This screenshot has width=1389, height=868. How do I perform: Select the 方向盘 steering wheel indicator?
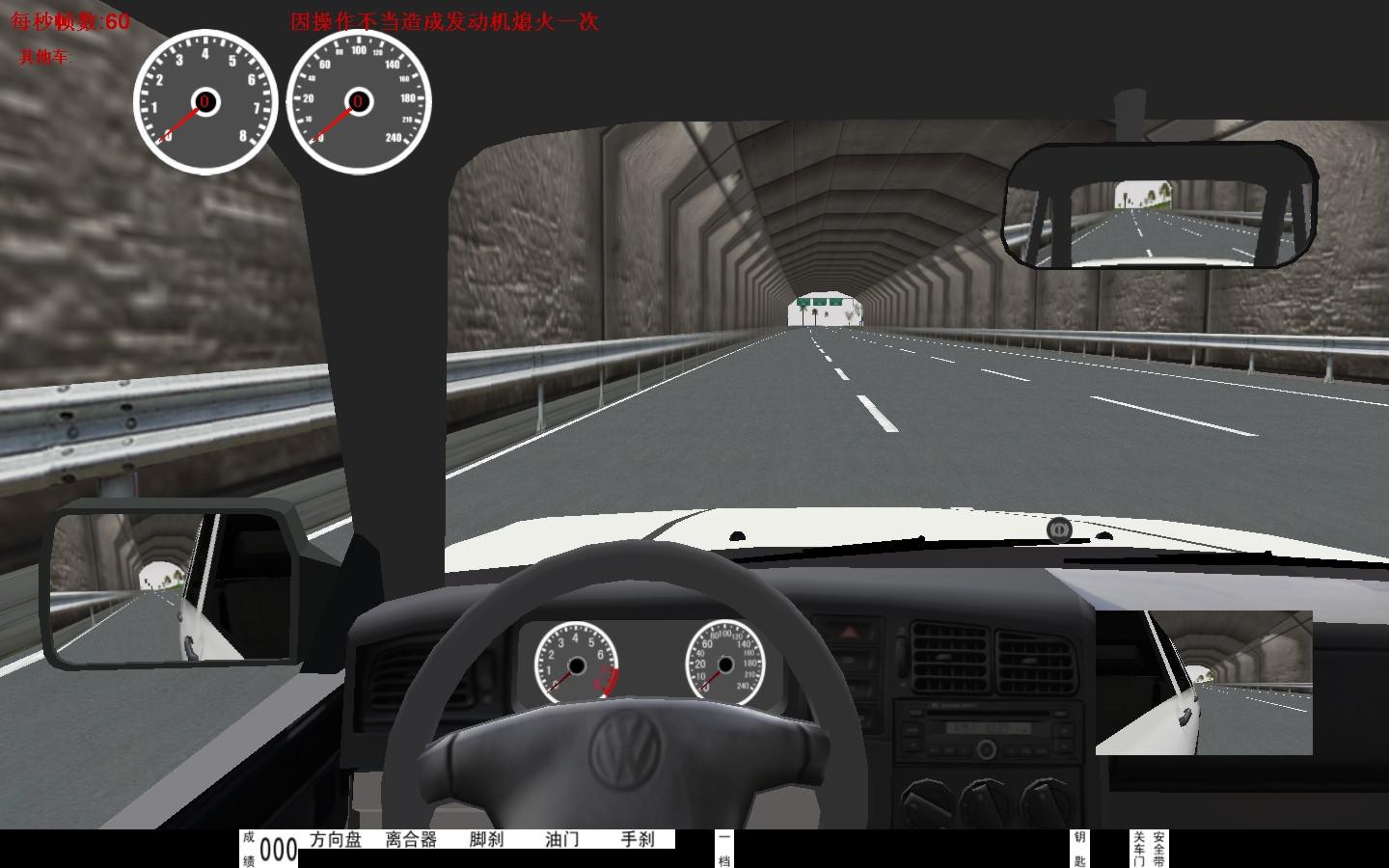point(336,840)
